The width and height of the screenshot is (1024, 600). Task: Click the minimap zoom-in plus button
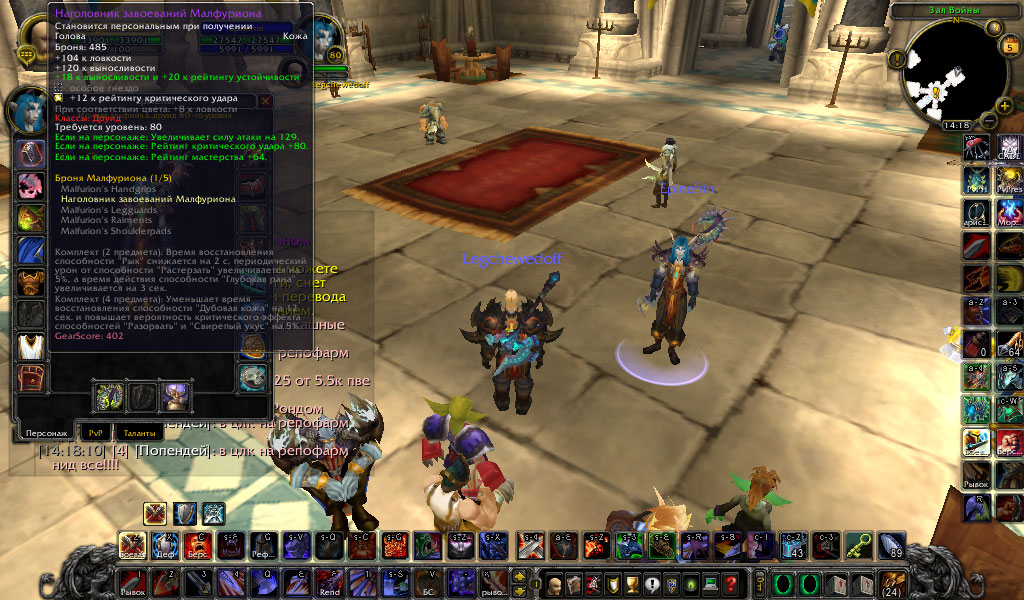pos(1003,104)
